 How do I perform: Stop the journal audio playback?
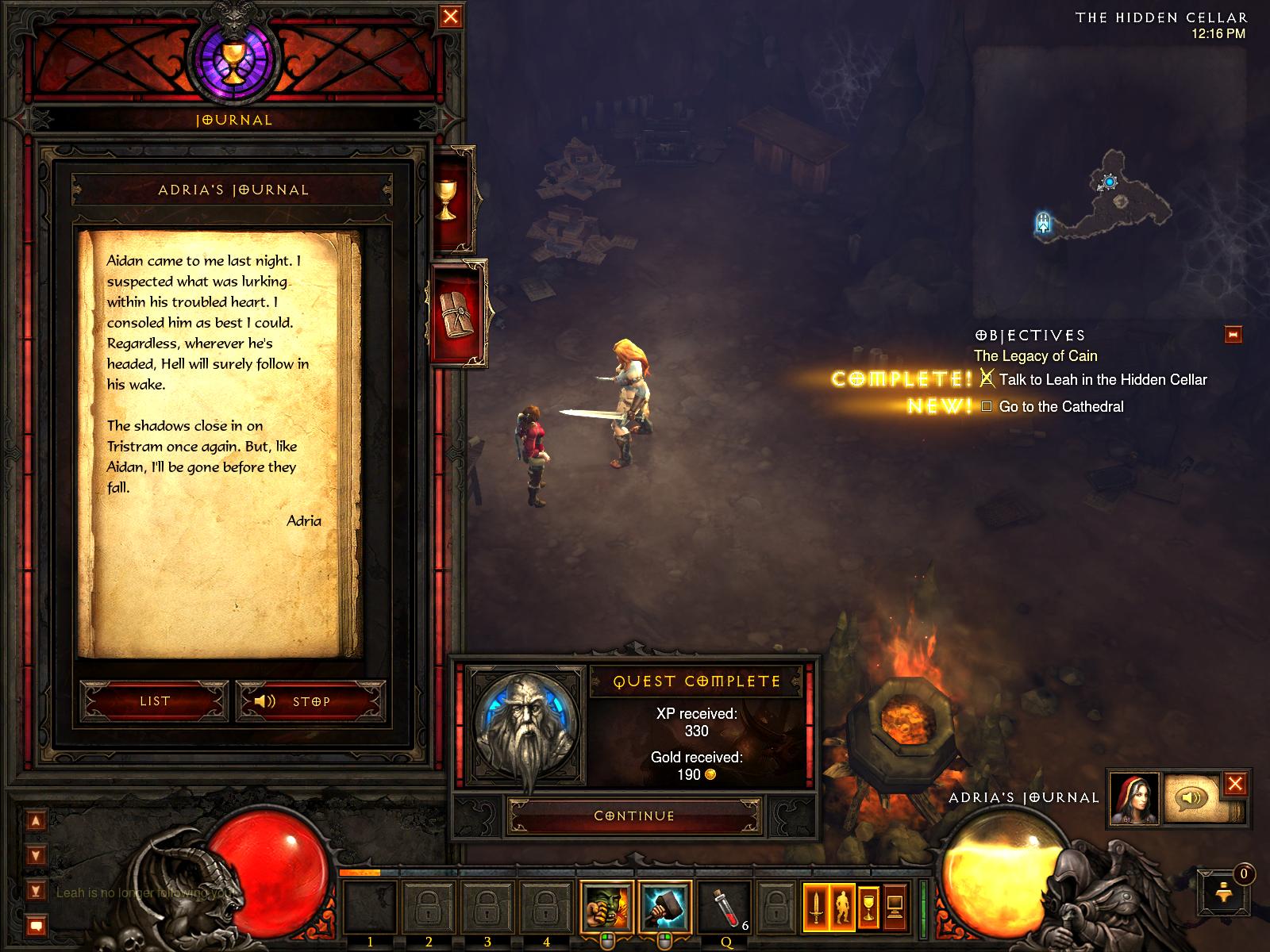(310, 701)
